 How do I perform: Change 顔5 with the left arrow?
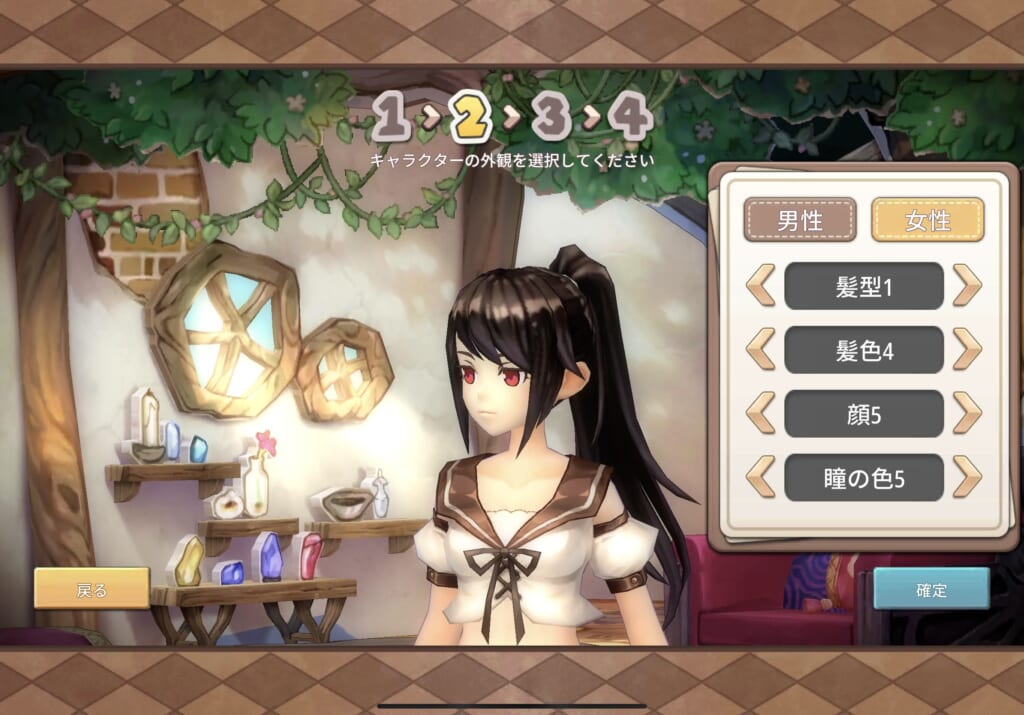(761, 413)
